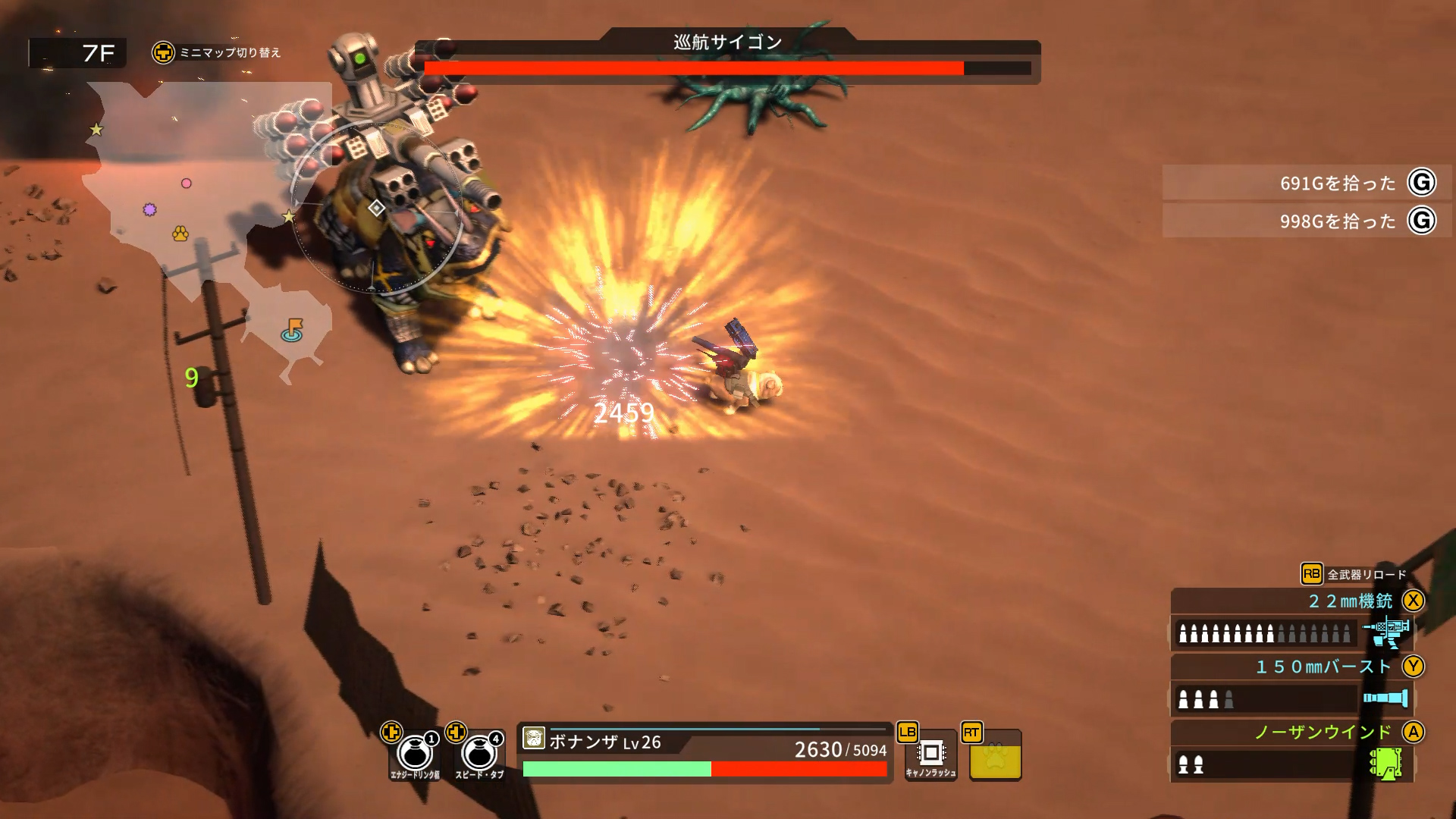Click the yellow paw marker on minimap
This screenshot has width=1456, height=819.
[180, 233]
